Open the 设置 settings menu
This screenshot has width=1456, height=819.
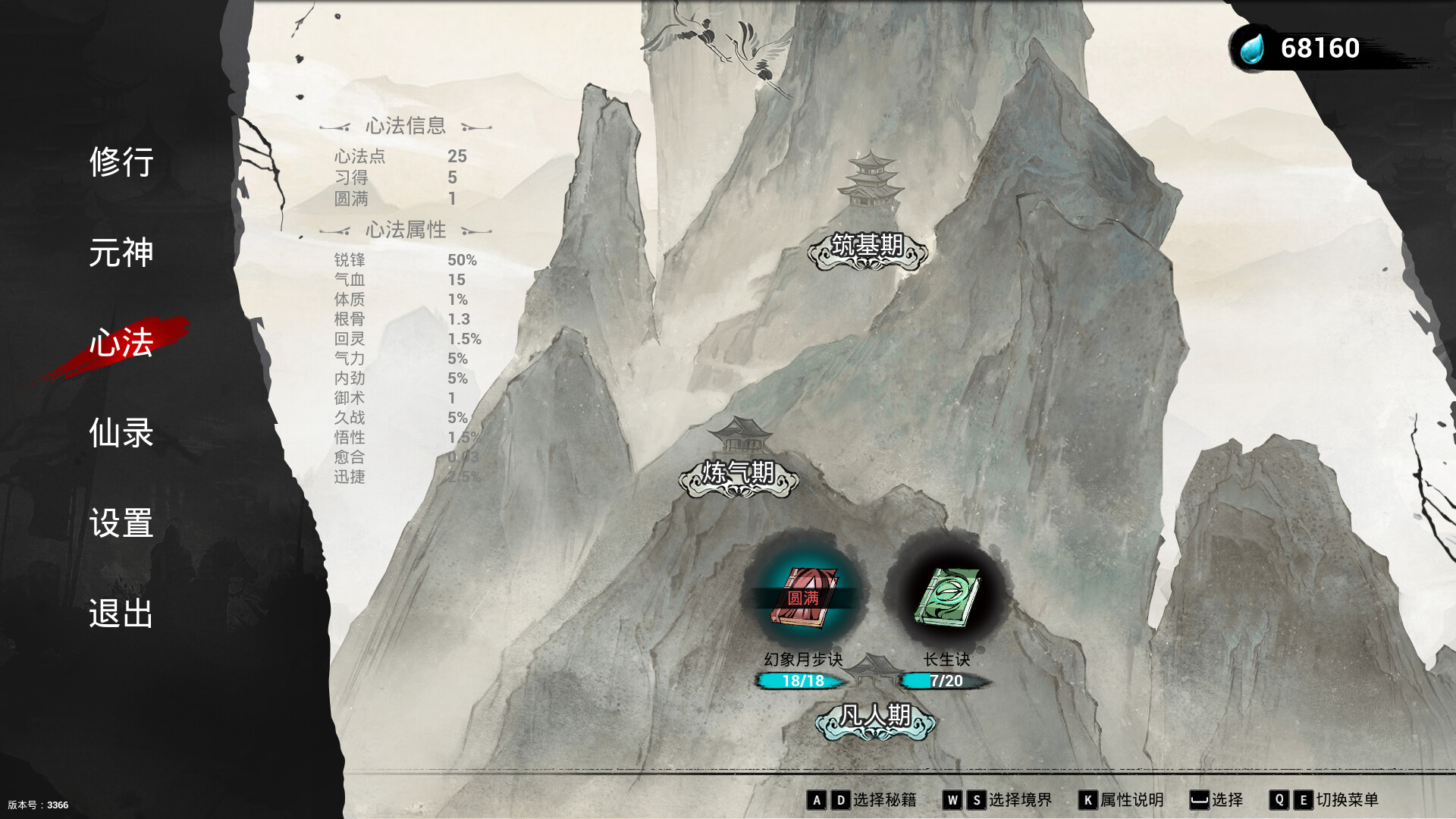[x=124, y=523]
